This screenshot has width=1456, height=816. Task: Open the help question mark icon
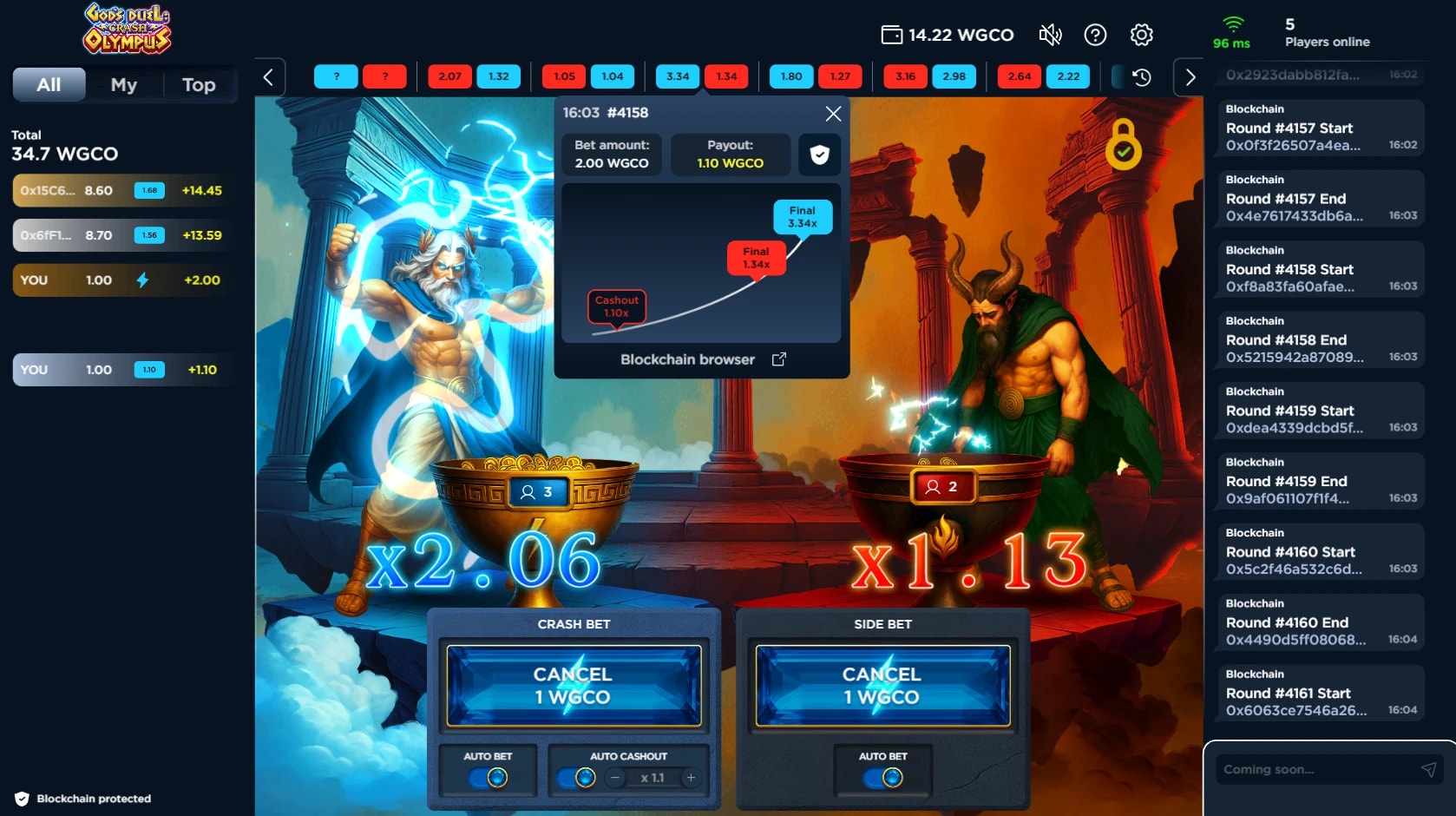(x=1095, y=35)
